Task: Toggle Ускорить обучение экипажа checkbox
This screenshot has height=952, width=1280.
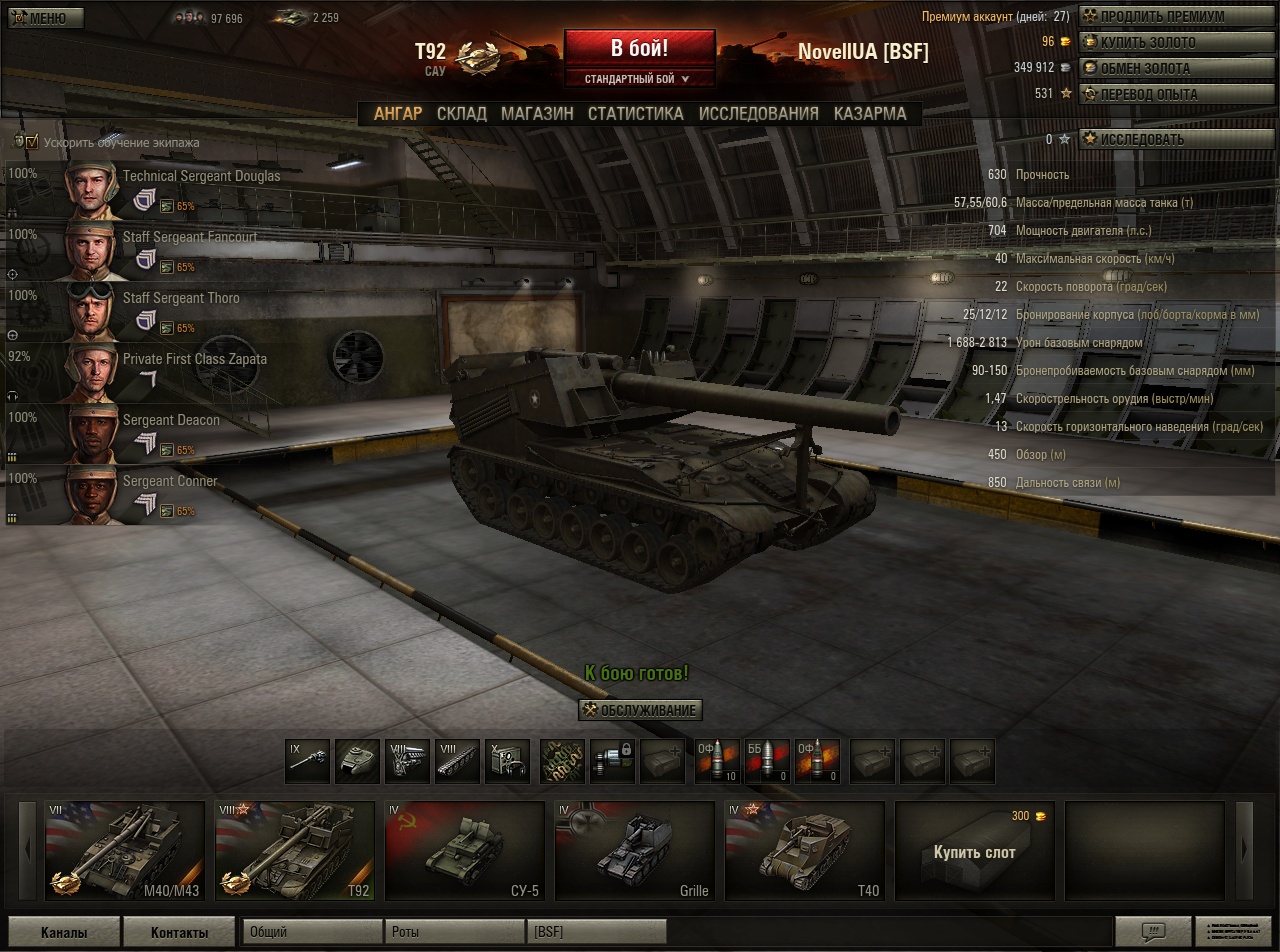Action: coord(32,142)
